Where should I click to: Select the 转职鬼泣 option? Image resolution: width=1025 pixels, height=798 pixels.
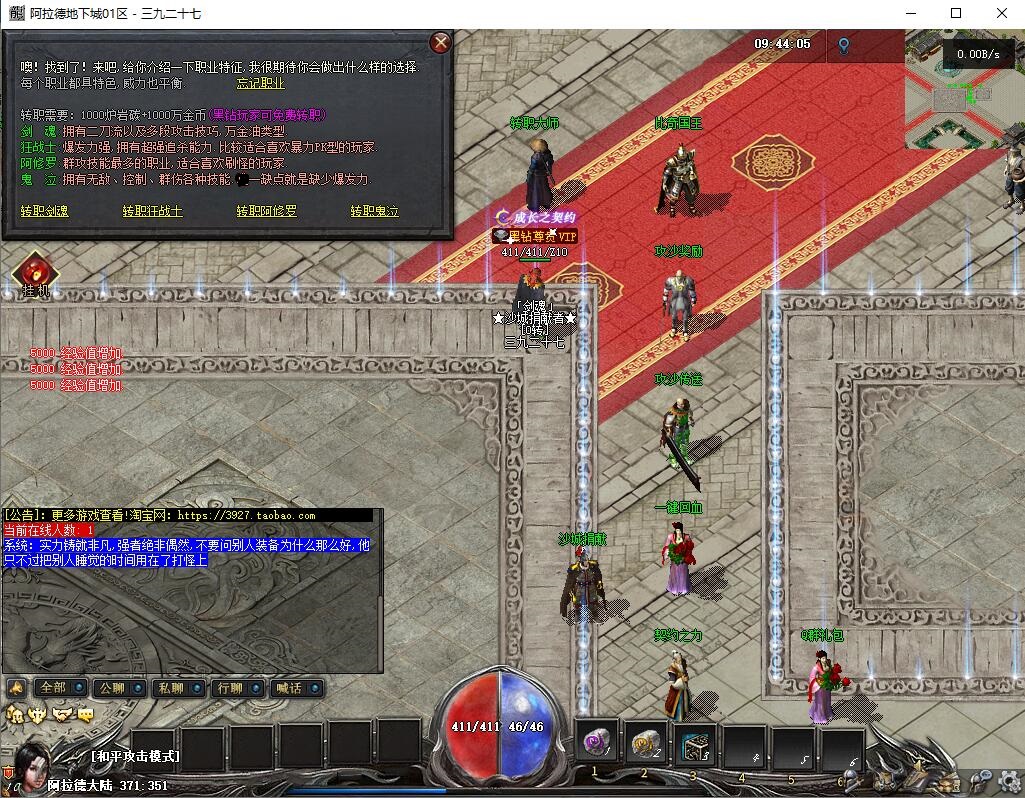click(375, 211)
